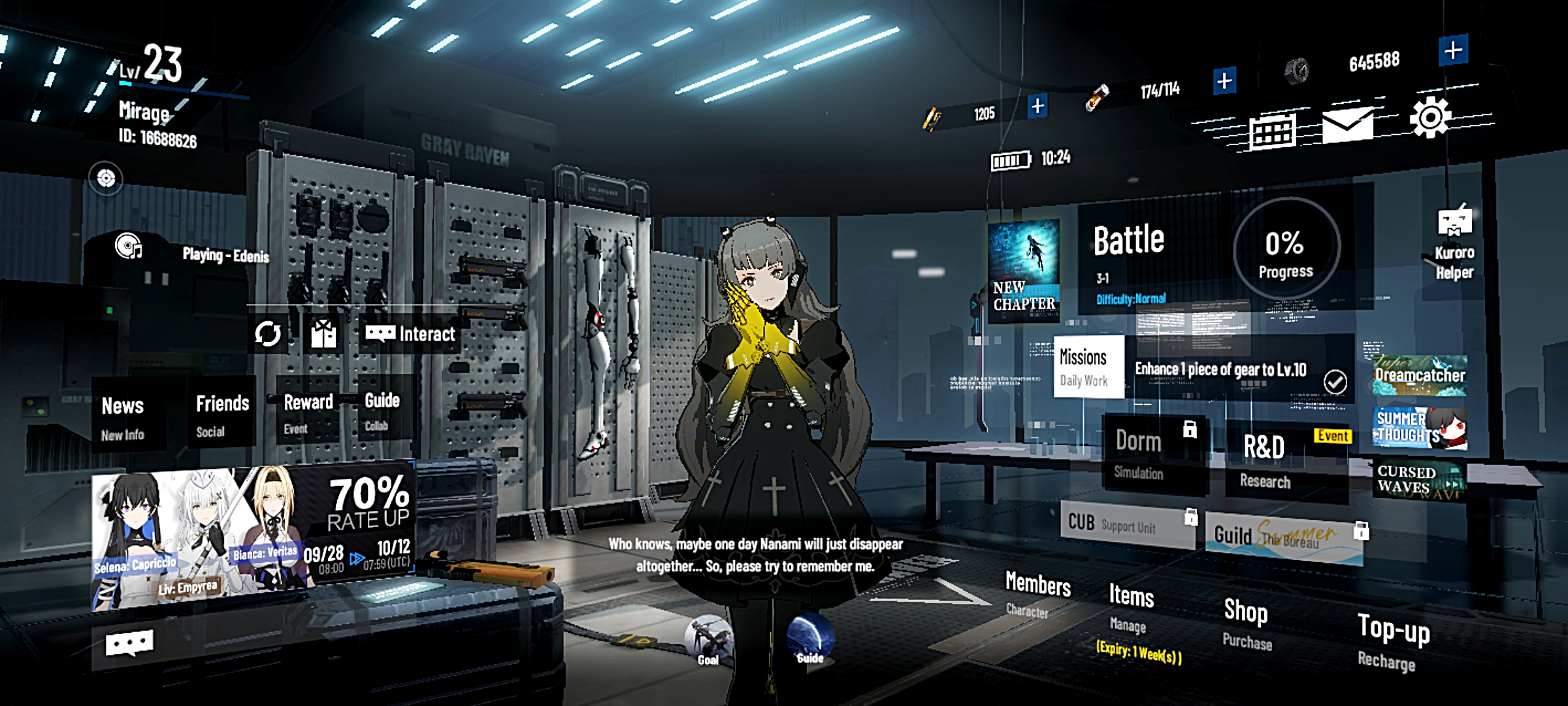Check the mailbox envelope icon
This screenshot has height=706, width=1568.
(1347, 124)
